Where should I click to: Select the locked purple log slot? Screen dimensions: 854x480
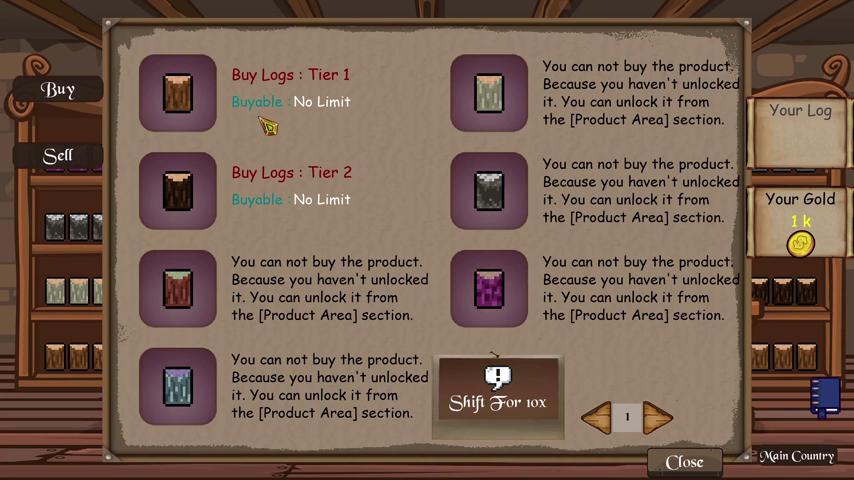(x=489, y=289)
